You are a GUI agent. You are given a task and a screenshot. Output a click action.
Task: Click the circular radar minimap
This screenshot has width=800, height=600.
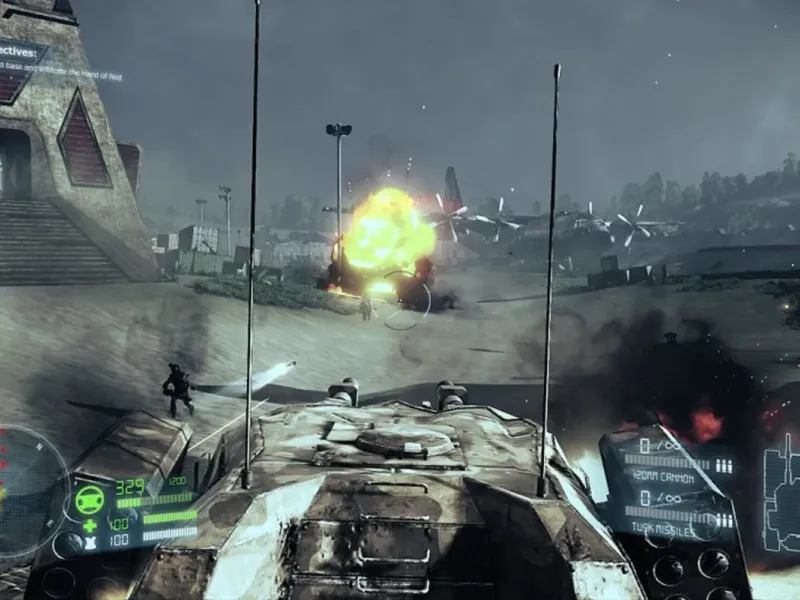tap(25, 490)
